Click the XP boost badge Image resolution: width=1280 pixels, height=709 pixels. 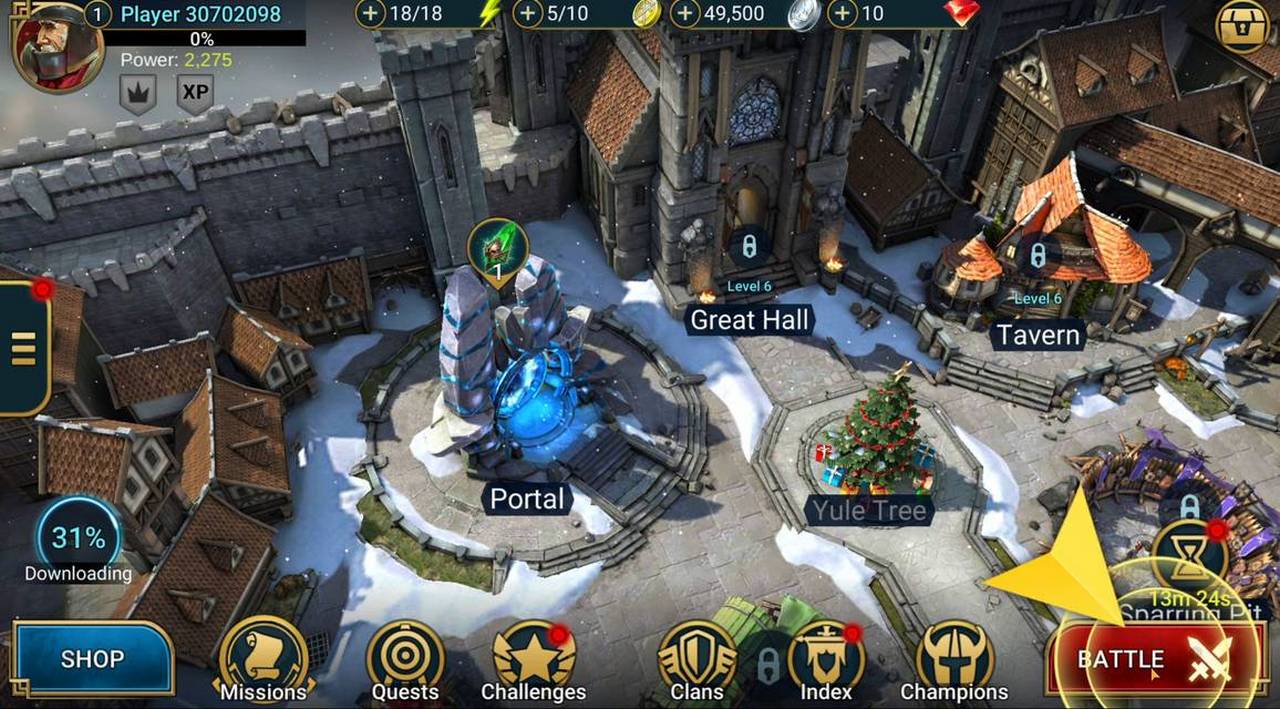195,94
